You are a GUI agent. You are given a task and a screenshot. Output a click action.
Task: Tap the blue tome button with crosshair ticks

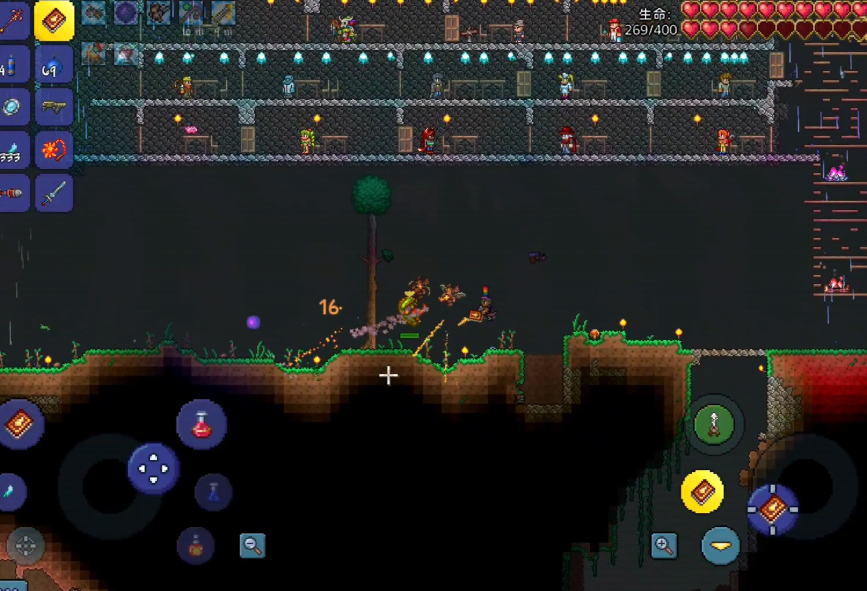coord(773,509)
